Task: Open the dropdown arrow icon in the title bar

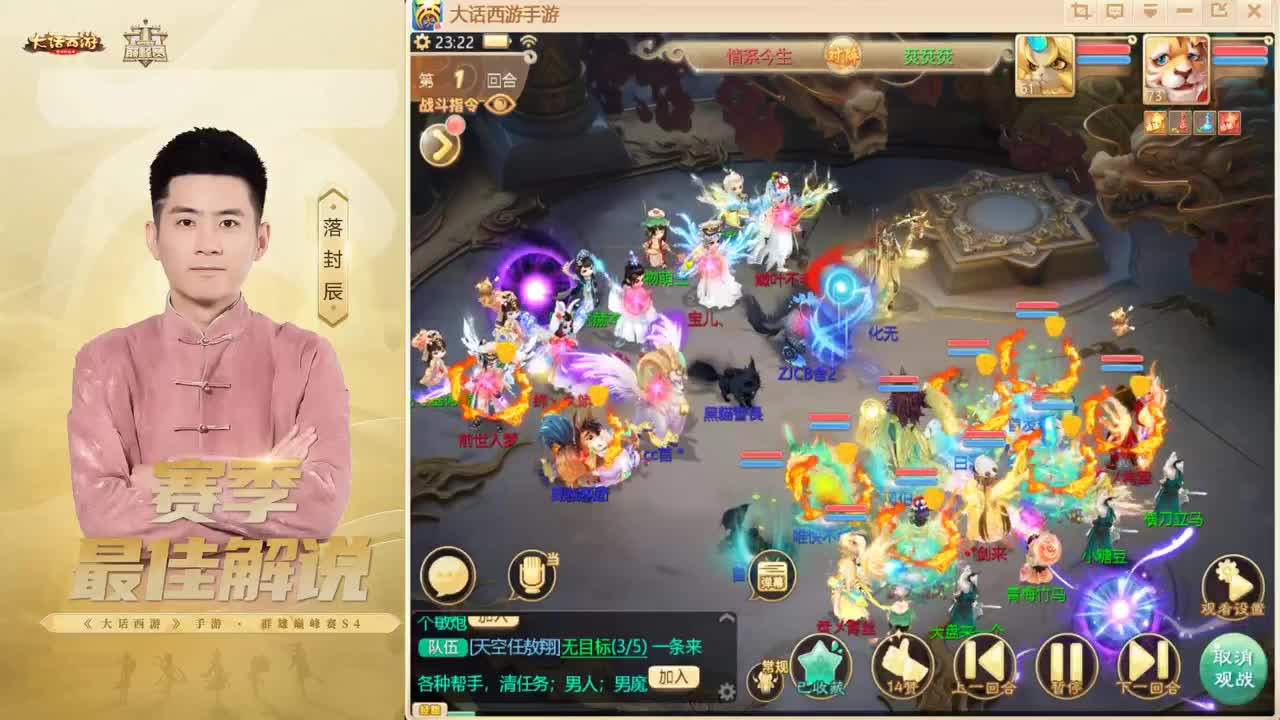Action: pyautogui.click(x=1150, y=10)
